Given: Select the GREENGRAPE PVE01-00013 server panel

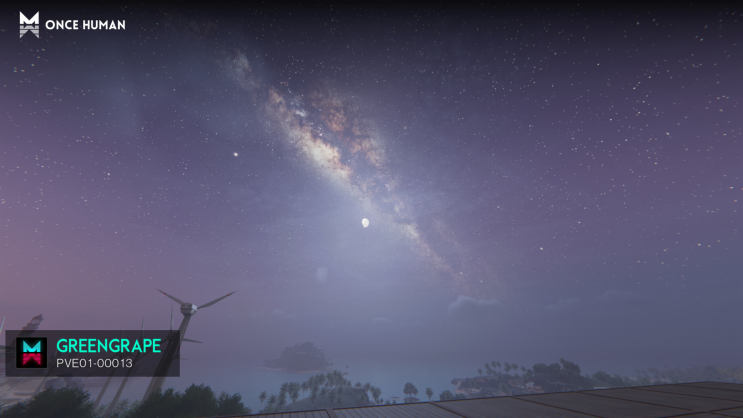Looking at the screenshot, I should [93, 353].
